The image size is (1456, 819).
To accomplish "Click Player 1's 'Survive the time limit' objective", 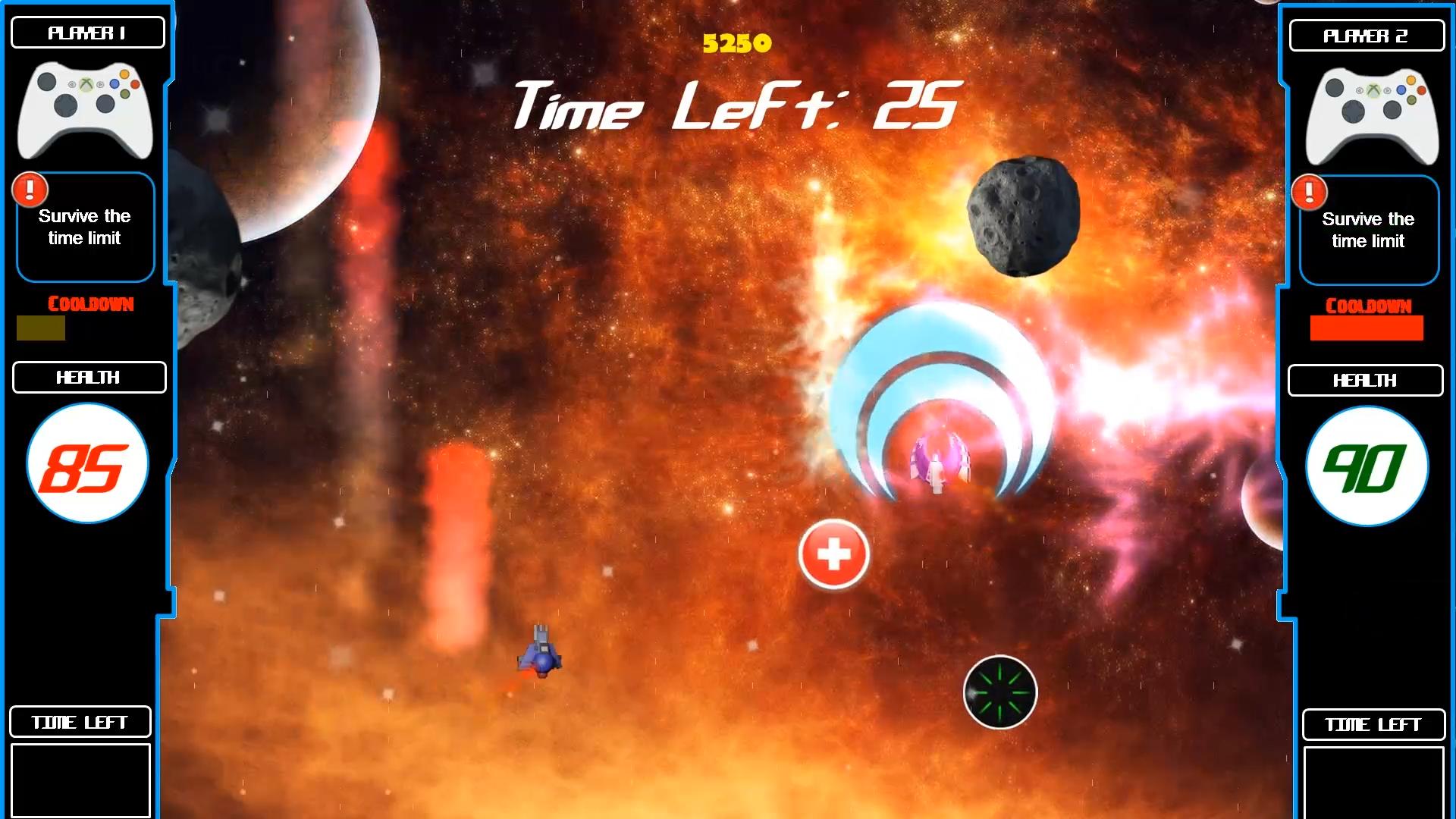I will click(84, 227).
